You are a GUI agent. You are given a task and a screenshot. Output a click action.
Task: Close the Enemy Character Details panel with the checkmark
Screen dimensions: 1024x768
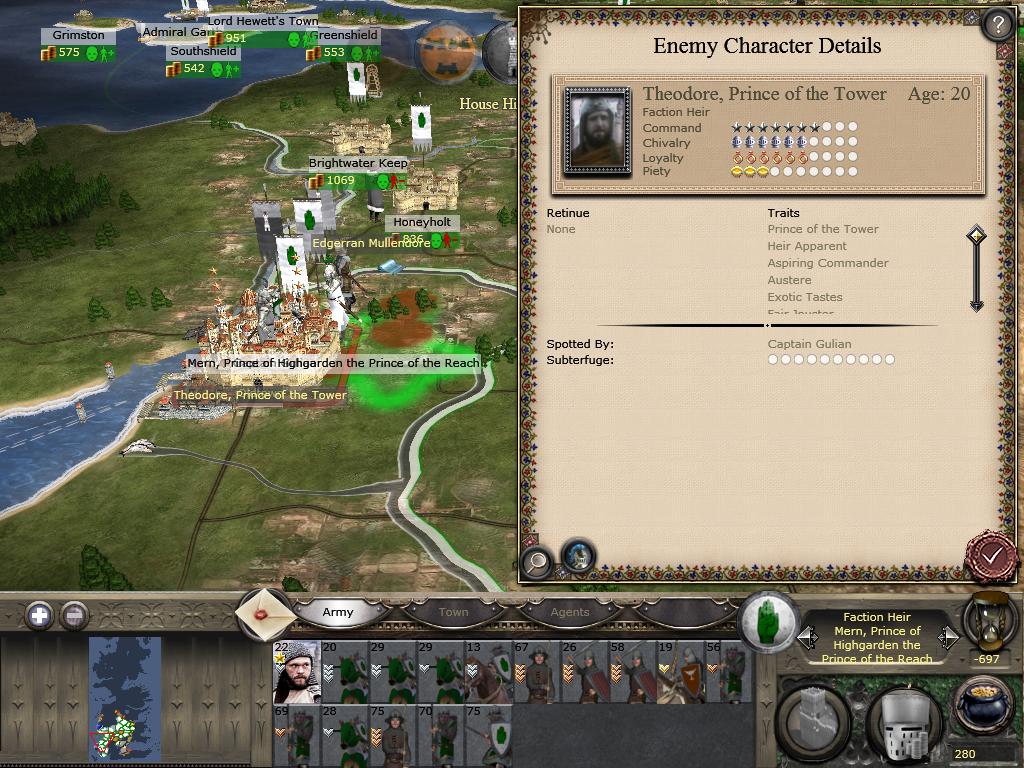click(991, 555)
